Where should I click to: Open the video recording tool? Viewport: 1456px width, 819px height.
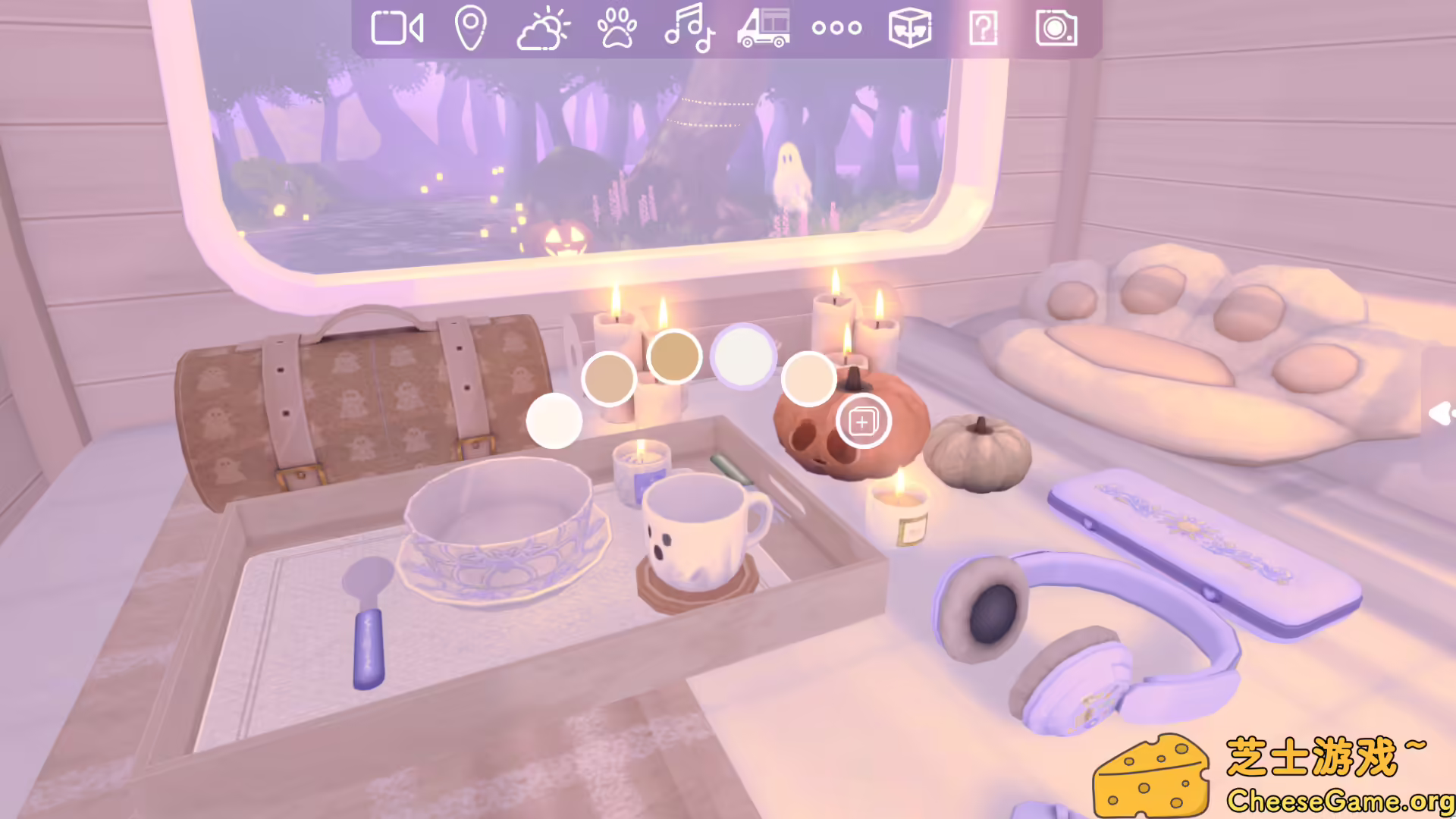coord(396,28)
